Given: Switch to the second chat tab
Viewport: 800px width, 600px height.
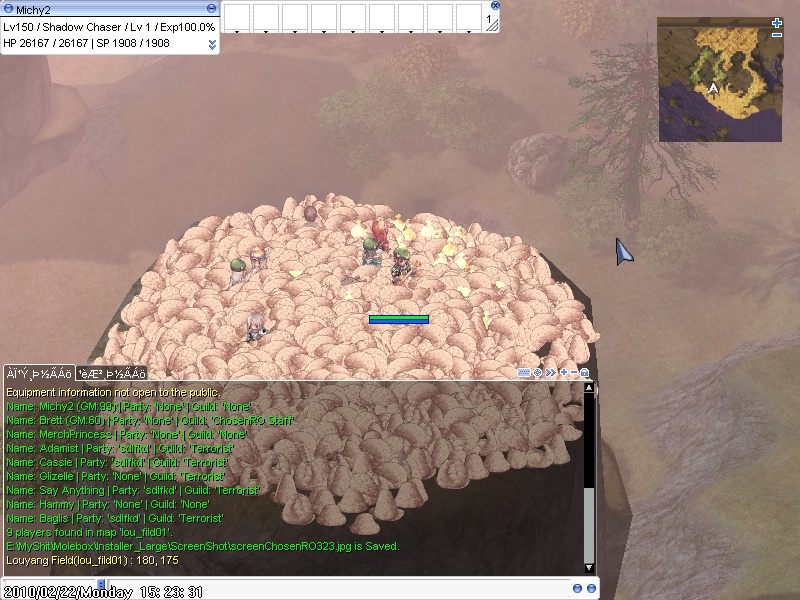Looking at the screenshot, I should 112,373.
